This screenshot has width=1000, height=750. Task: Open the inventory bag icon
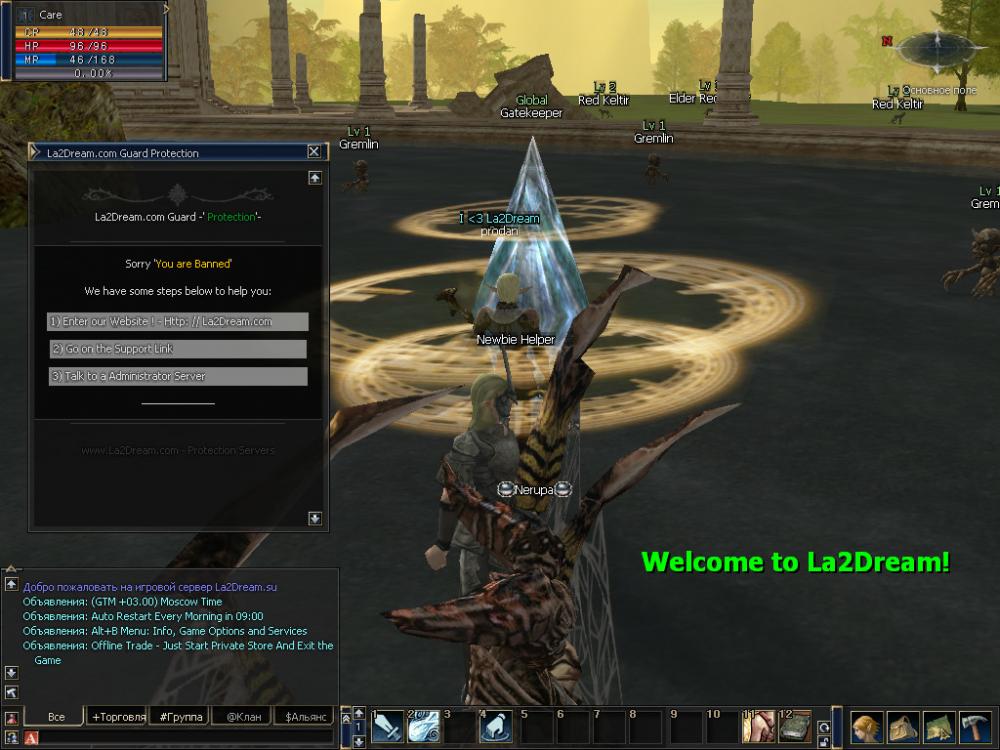click(904, 726)
